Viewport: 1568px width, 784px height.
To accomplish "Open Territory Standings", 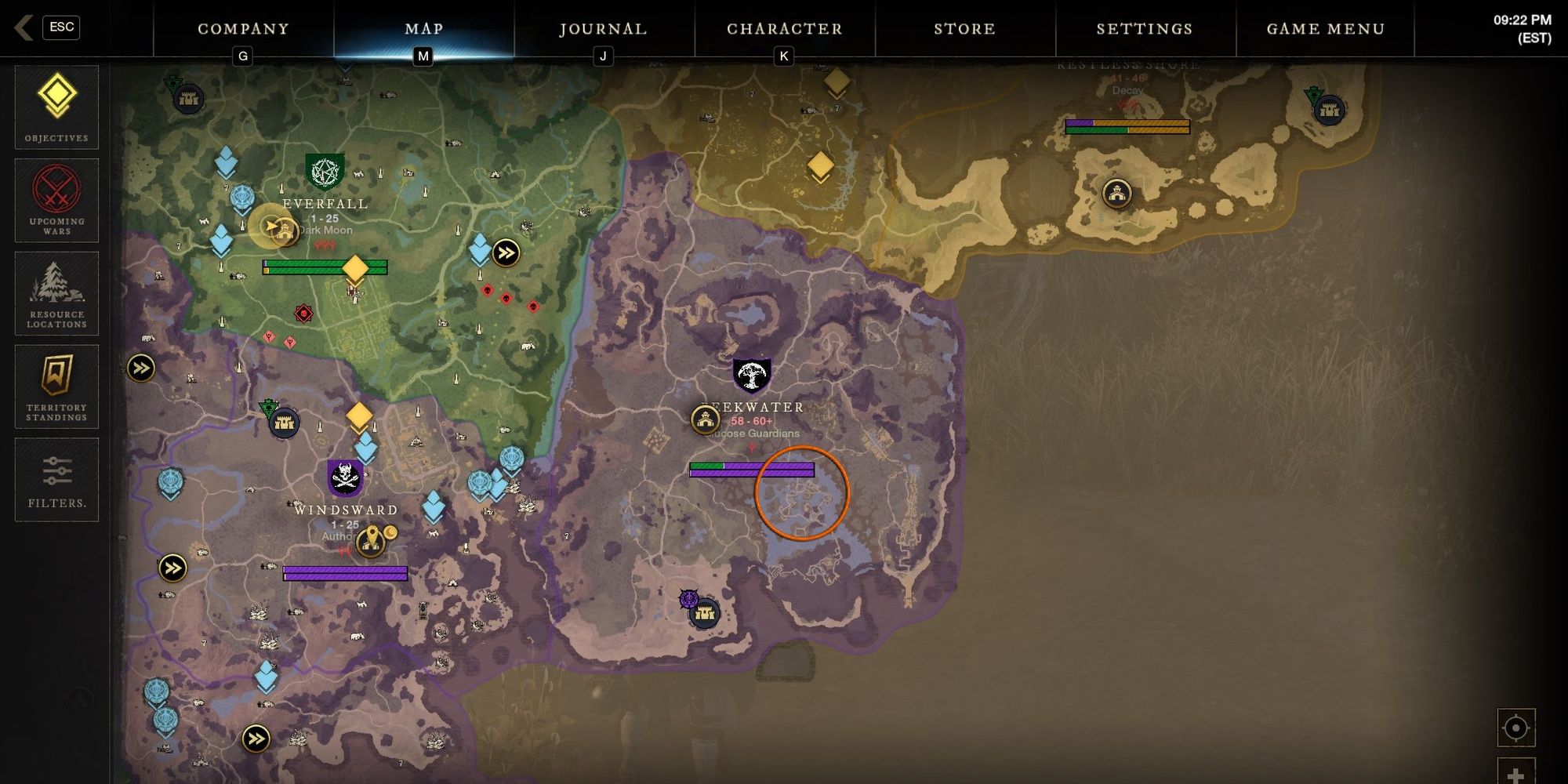I will 56,387.
